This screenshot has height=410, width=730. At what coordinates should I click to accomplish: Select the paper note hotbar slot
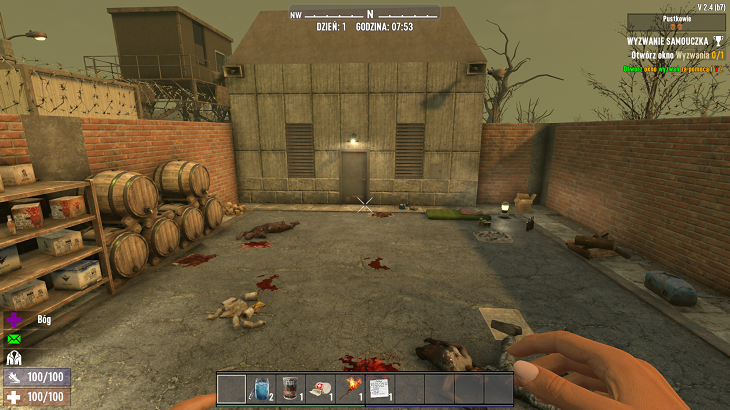380,388
